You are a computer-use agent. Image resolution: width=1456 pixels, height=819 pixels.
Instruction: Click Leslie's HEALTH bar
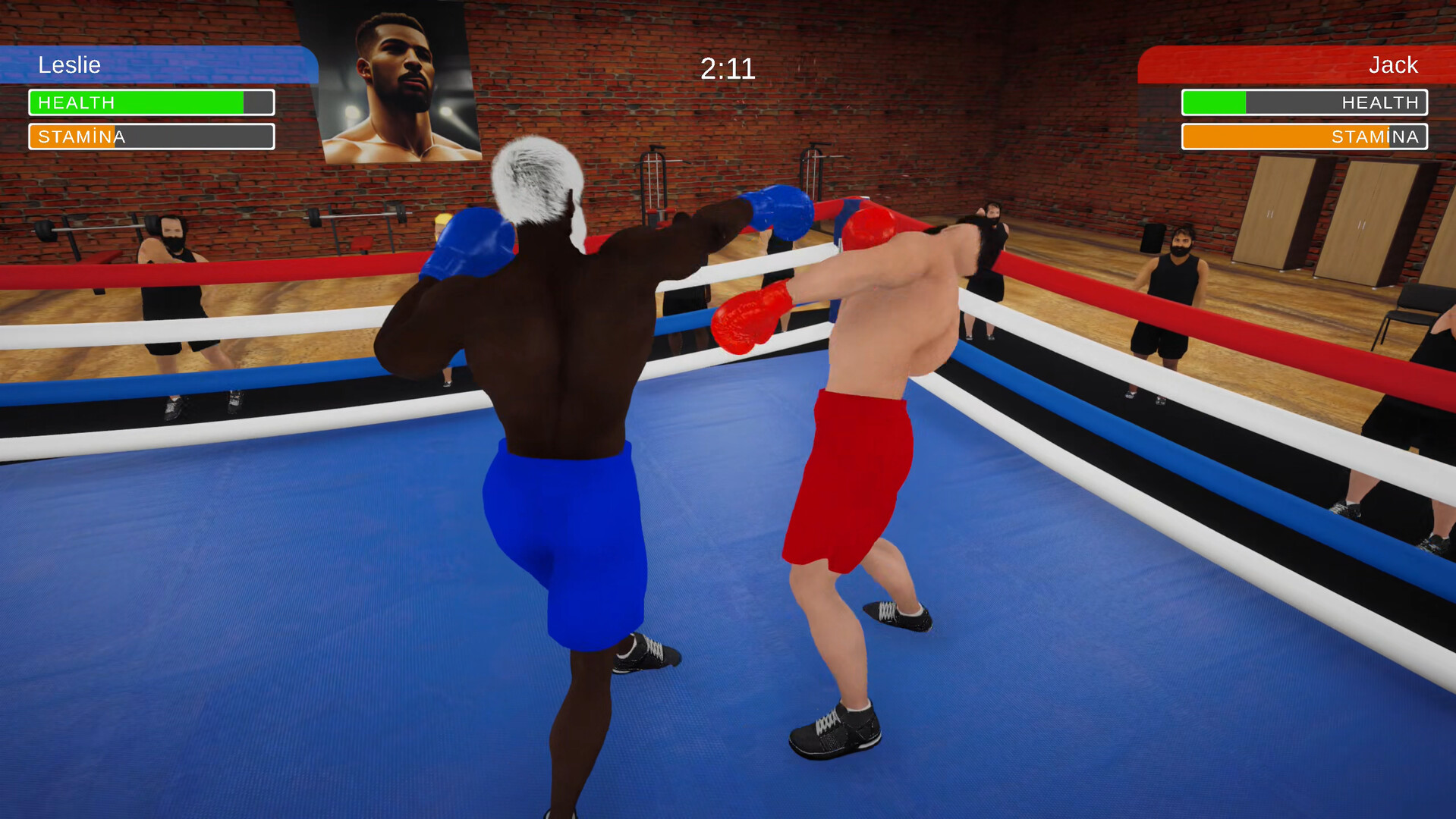point(151,102)
